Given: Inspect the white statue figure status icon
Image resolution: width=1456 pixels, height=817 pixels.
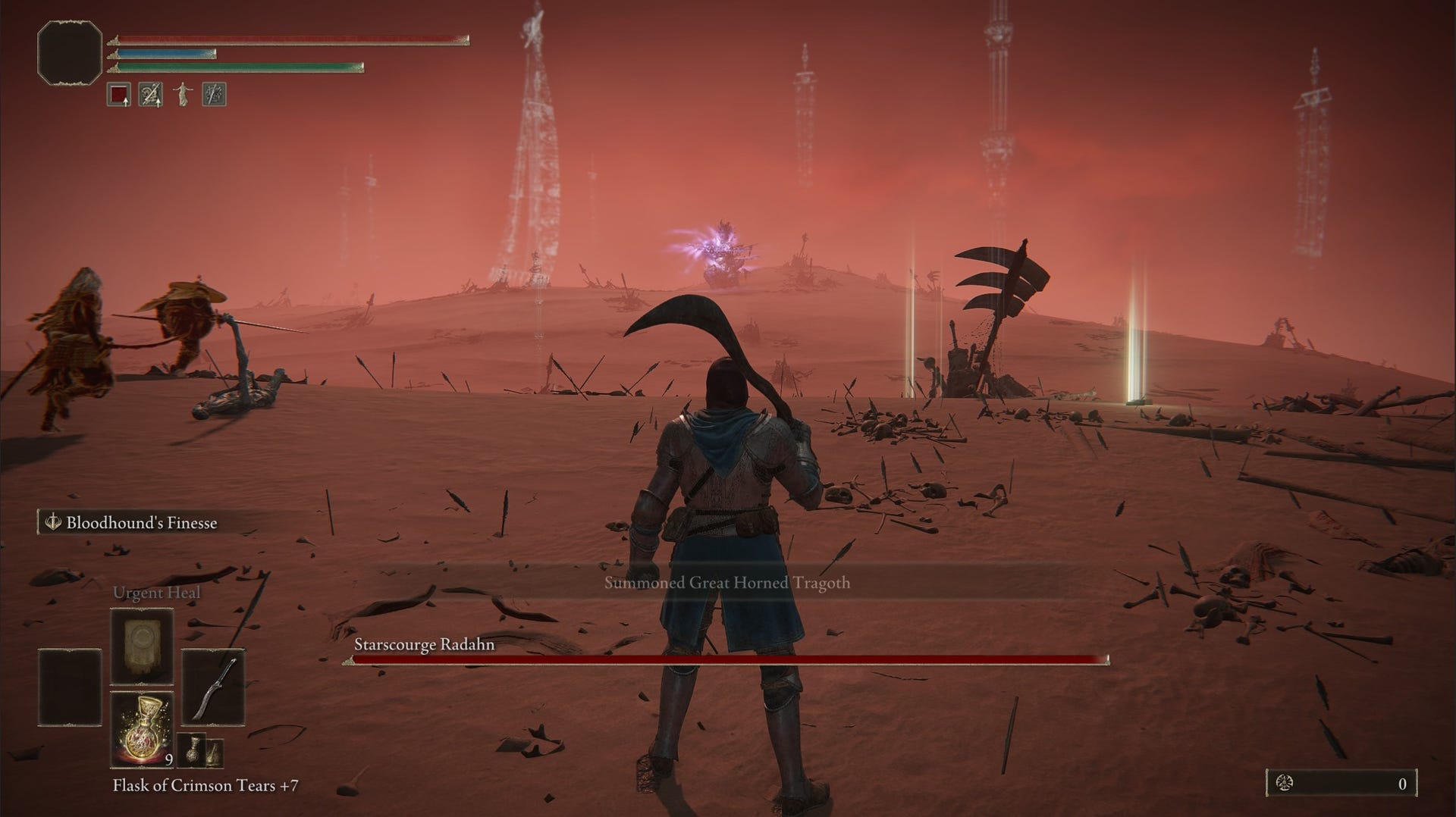Looking at the screenshot, I should click(x=182, y=95).
